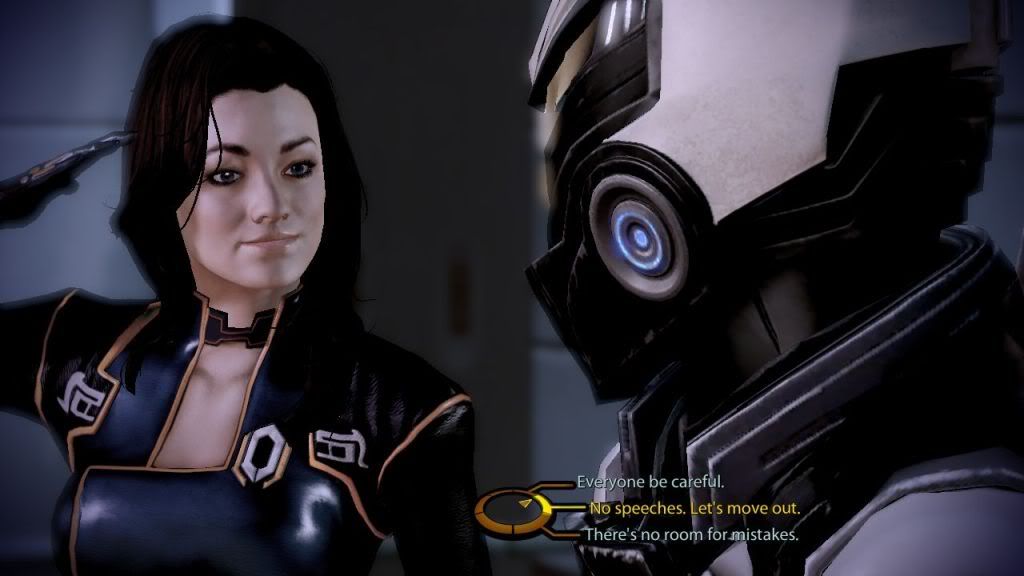The width and height of the screenshot is (1024, 576).
Task: Select "No speeches. Let's move out."
Action: [694, 508]
